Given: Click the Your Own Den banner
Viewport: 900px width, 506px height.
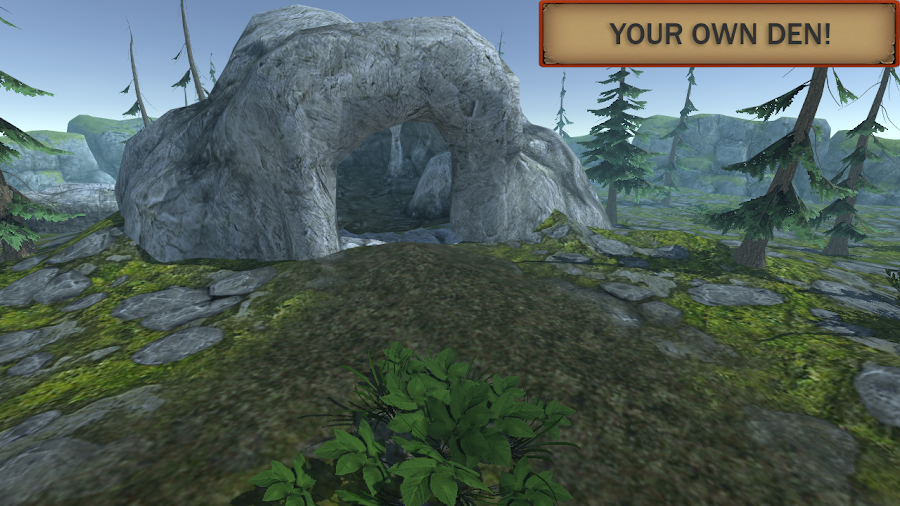Looking at the screenshot, I should pyautogui.click(x=719, y=34).
